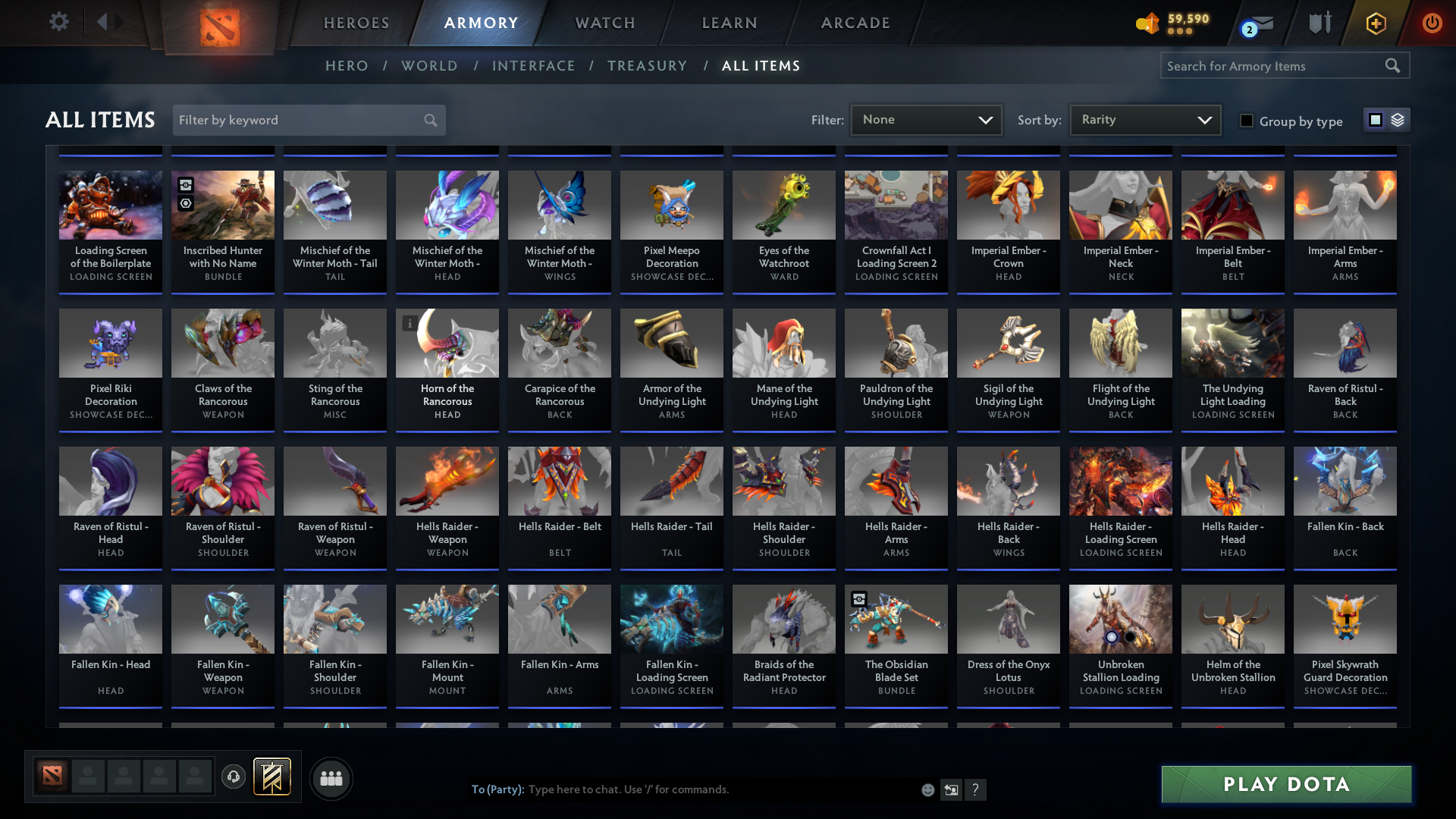Open the Sort by Rarity dropdown

click(x=1144, y=119)
